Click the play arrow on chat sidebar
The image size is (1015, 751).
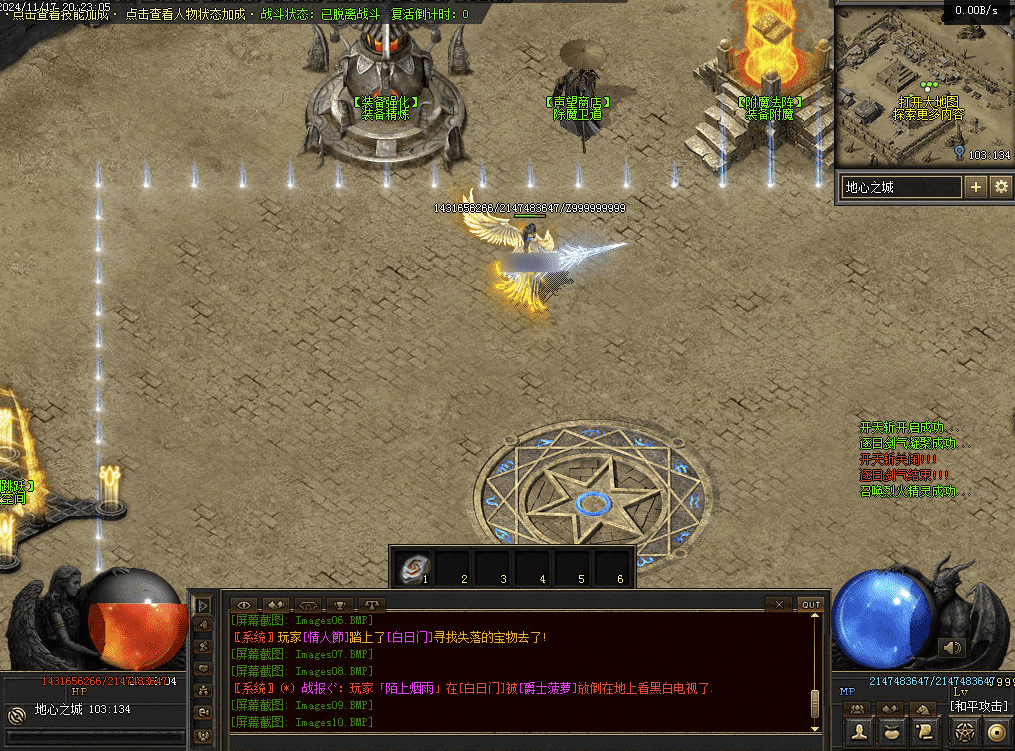pyautogui.click(x=203, y=605)
